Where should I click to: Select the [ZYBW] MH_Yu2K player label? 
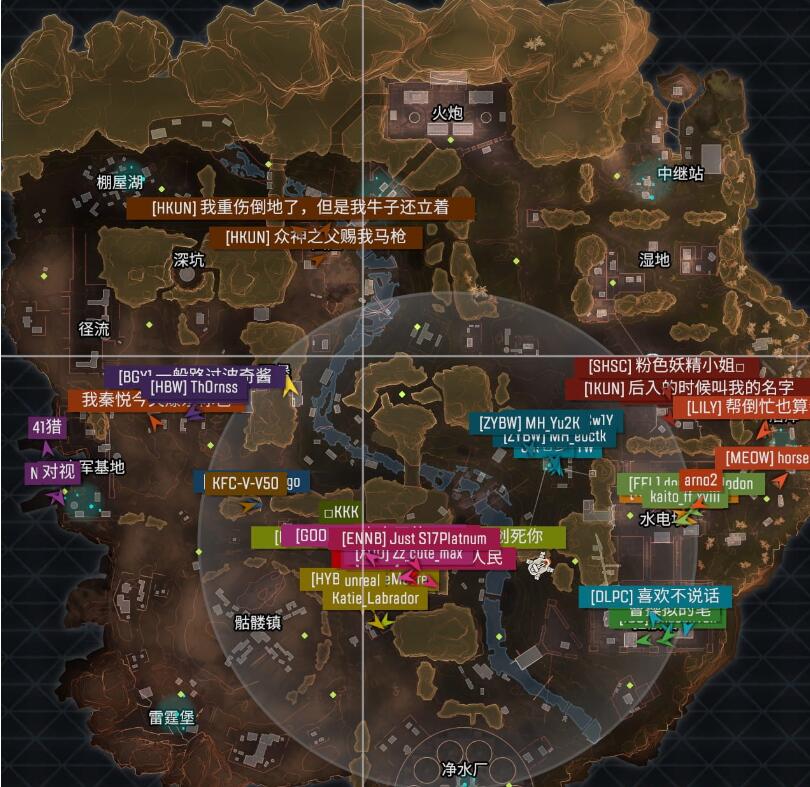[529, 422]
